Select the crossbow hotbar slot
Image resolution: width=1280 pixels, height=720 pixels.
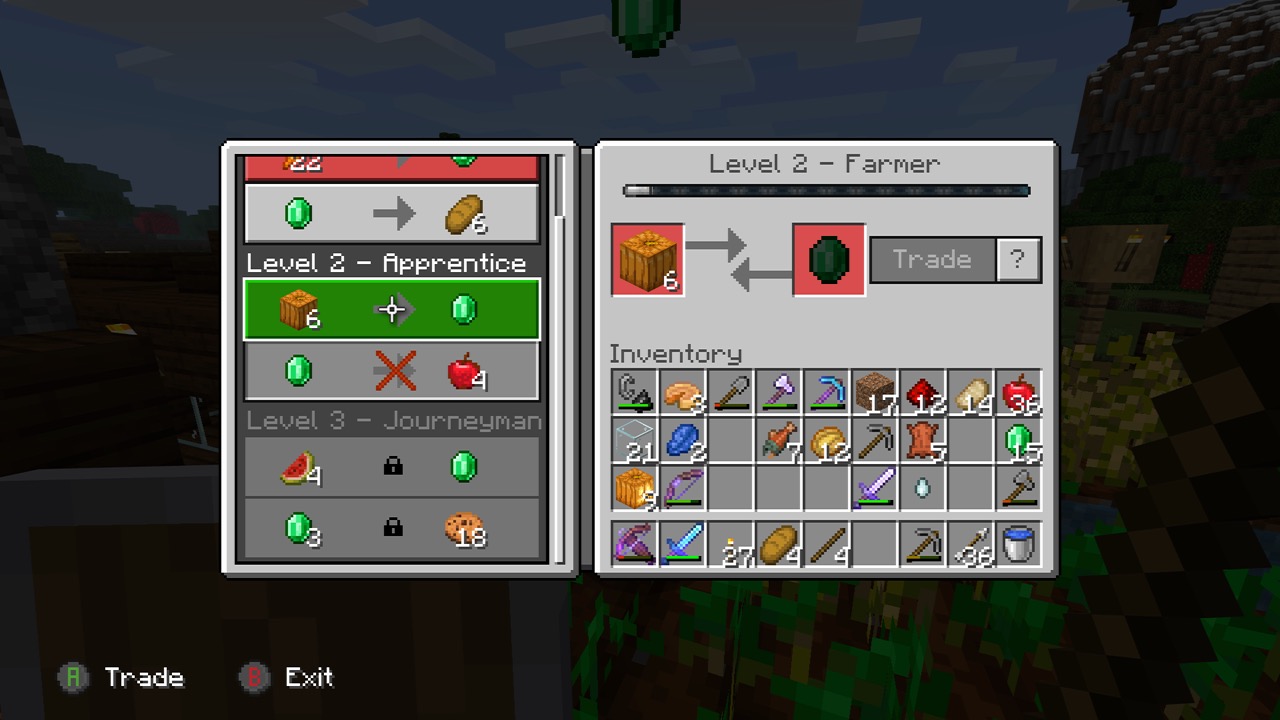click(635, 545)
